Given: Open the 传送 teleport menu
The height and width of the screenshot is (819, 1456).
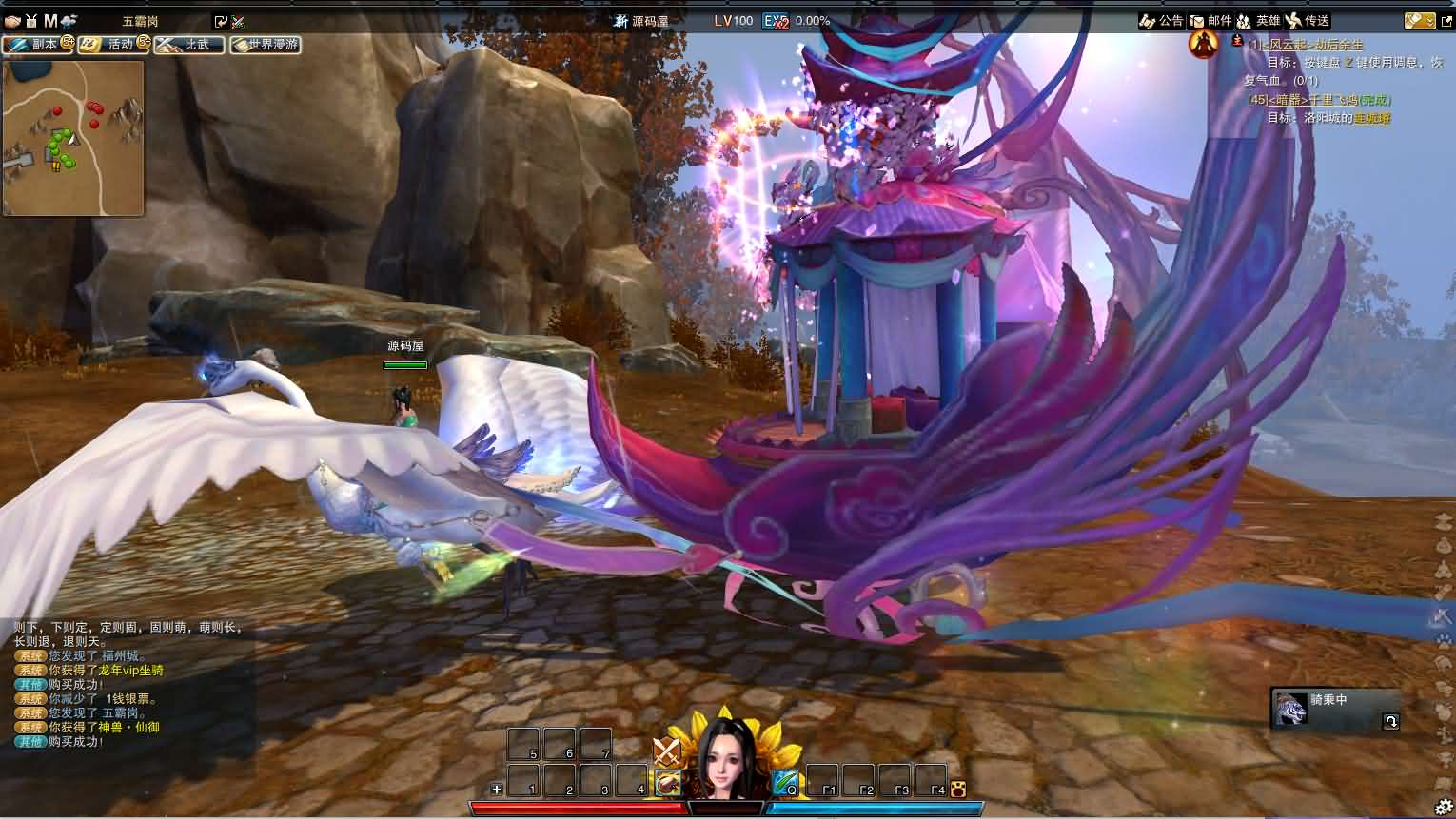Looking at the screenshot, I should pos(1308,20).
